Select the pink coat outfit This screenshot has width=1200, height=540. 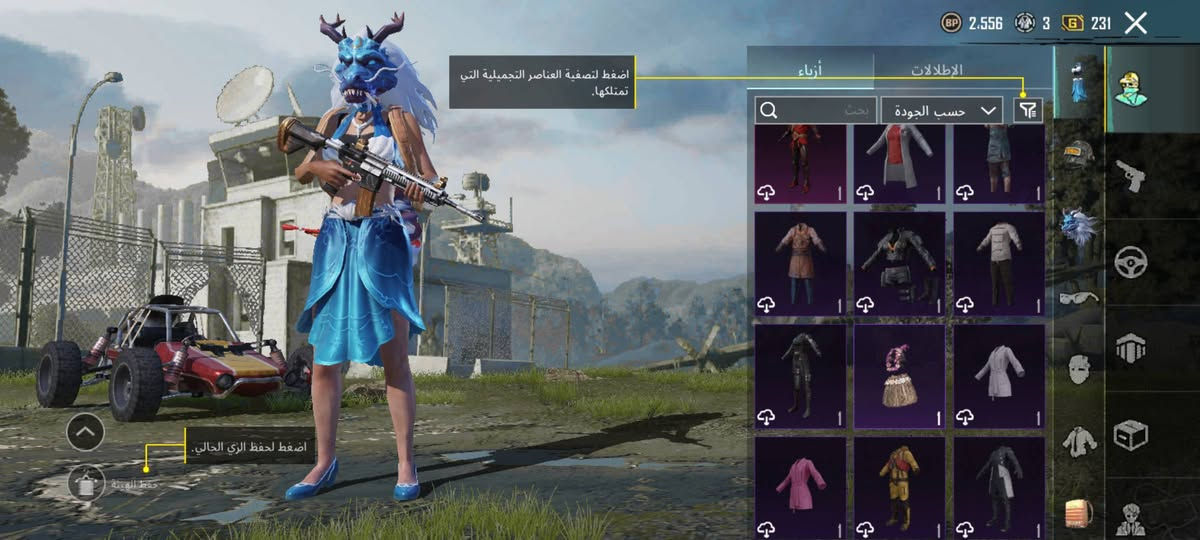(800, 486)
